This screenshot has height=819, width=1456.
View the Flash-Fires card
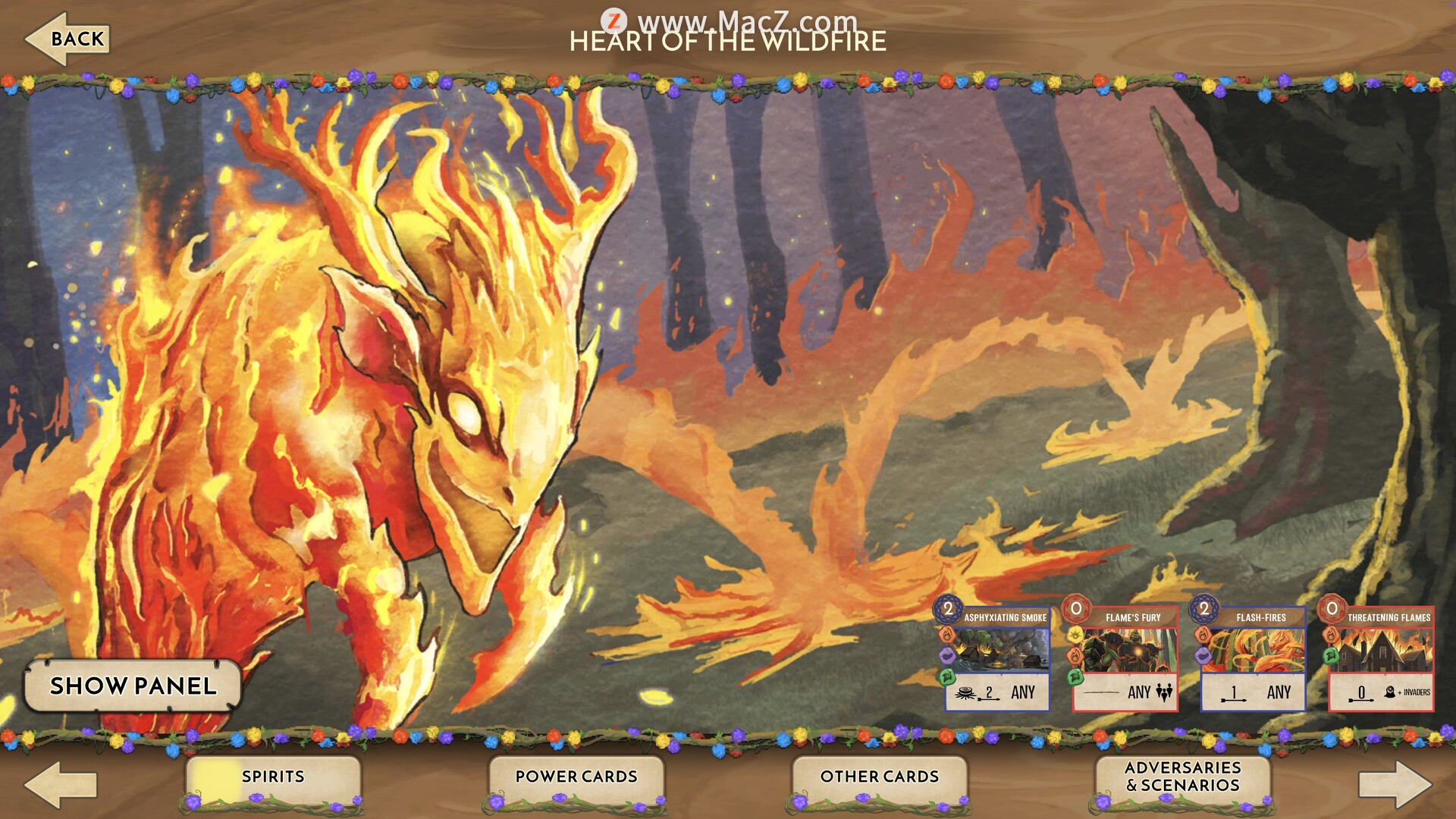click(x=1253, y=658)
